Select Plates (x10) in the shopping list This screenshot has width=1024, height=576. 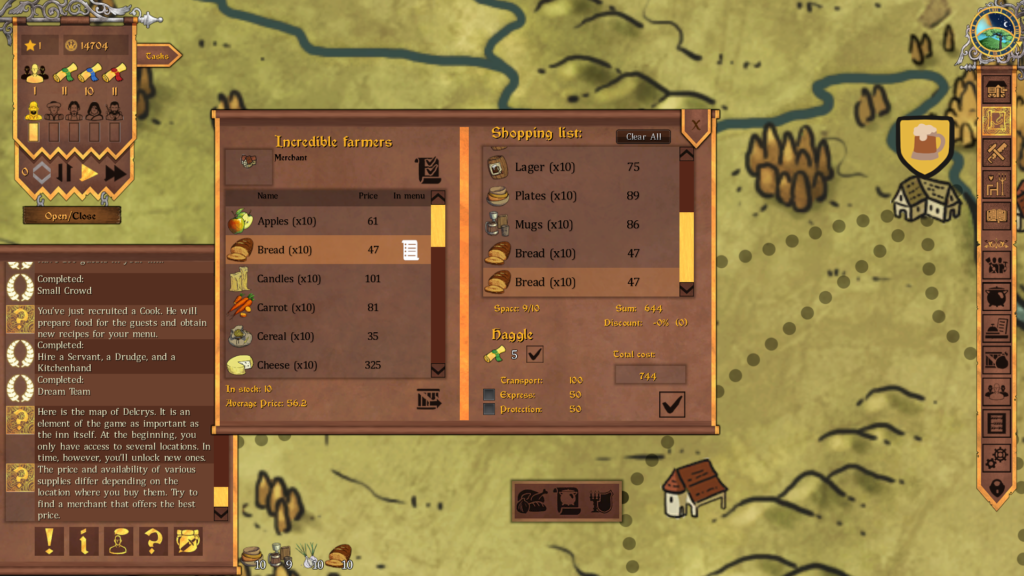[x=580, y=196]
